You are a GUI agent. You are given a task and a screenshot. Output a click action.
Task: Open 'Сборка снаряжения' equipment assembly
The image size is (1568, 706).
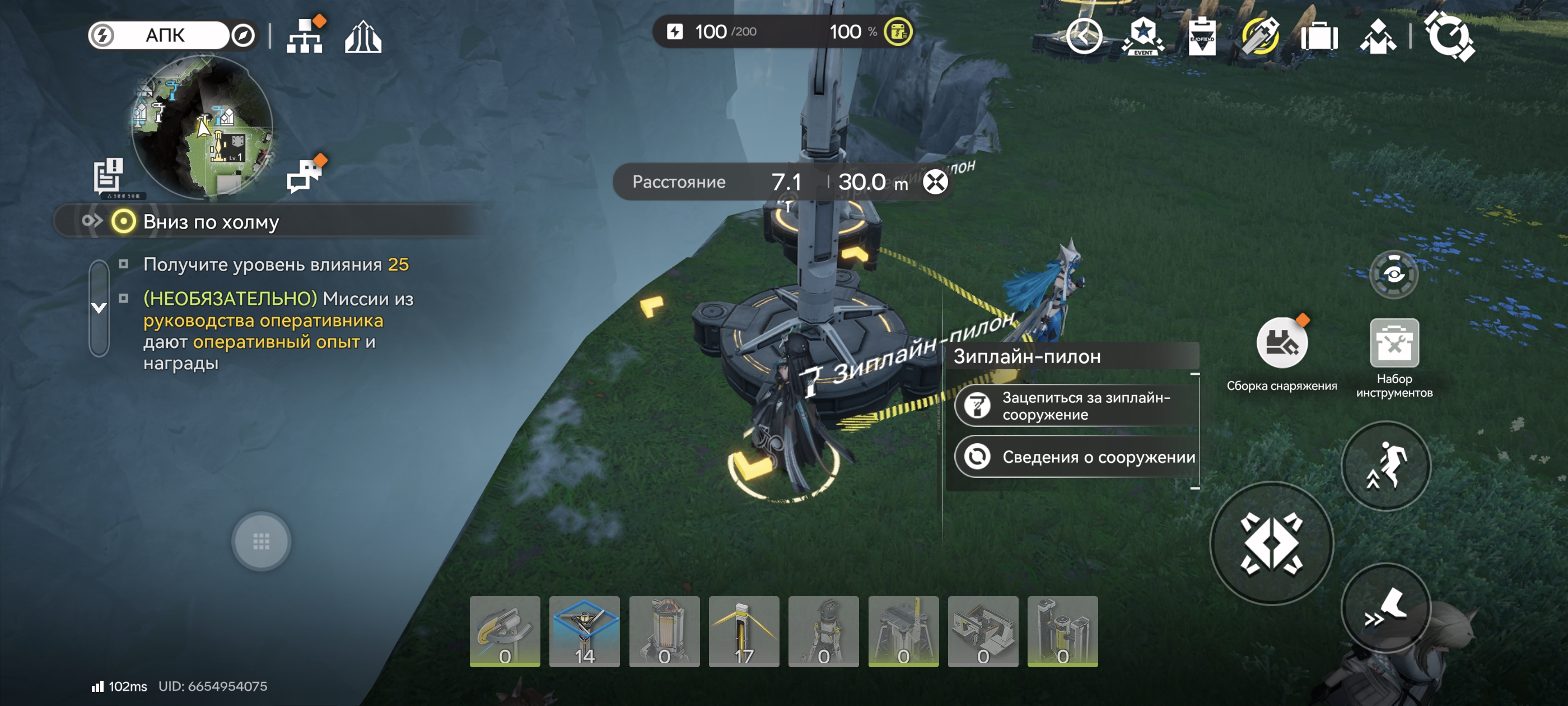1281,343
